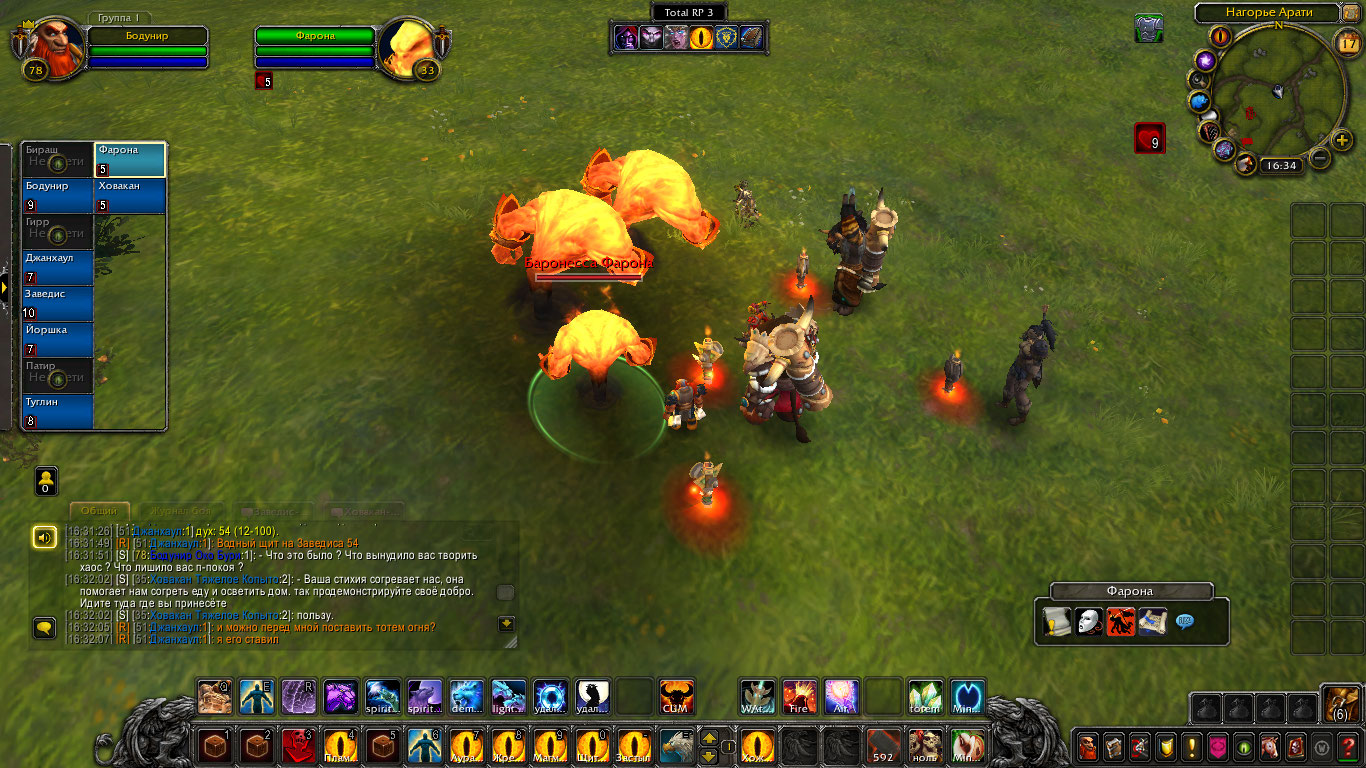1366x768 pixels.
Task: Open help via red question mark
Action: click(1348, 746)
